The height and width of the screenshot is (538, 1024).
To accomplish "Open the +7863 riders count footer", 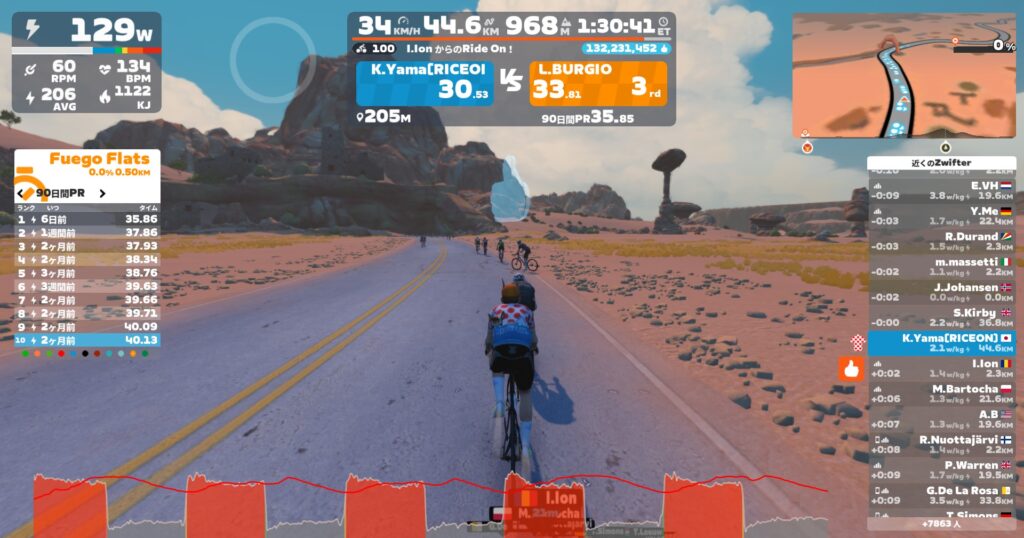I will [941, 523].
